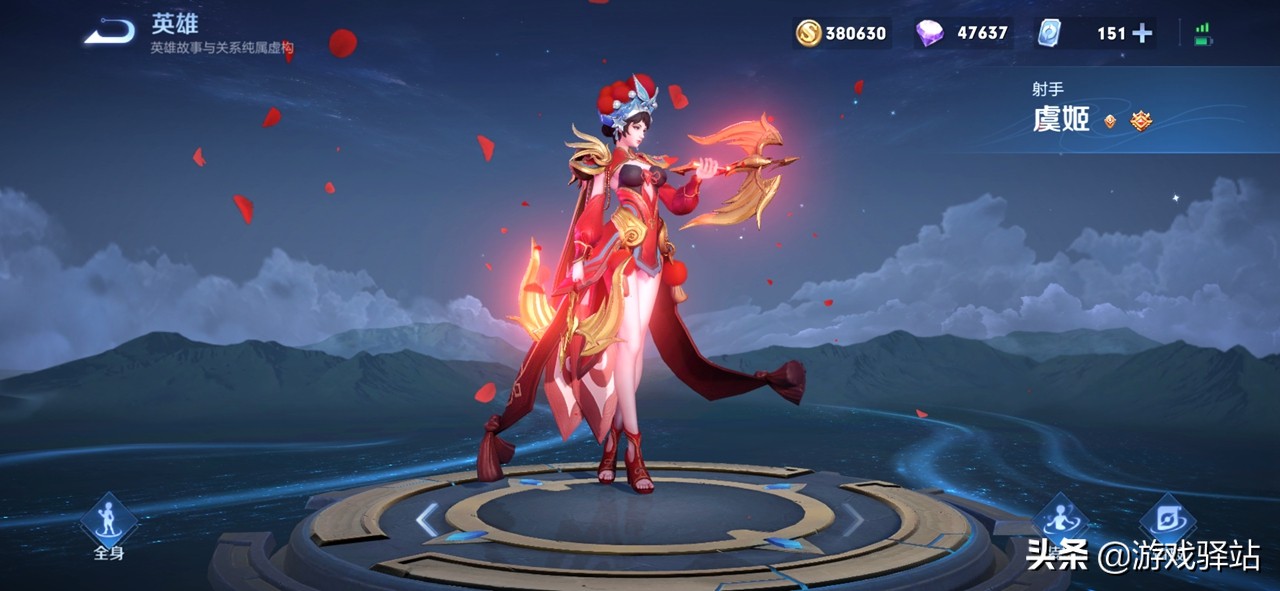Tap the purple diamond currency icon
The width and height of the screenshot is (1280, 591).
click(929, 33)
